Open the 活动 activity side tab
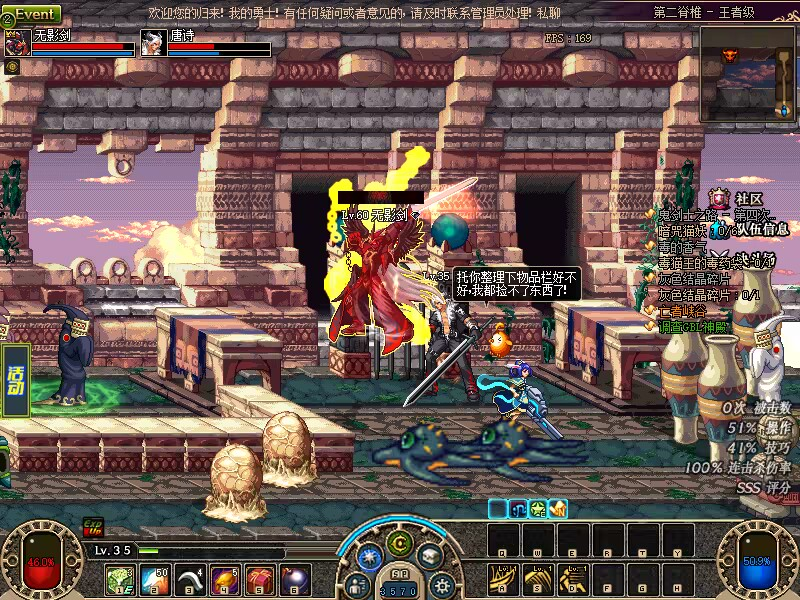Screen dimensions: 800x600 click(x=15, y=381)
